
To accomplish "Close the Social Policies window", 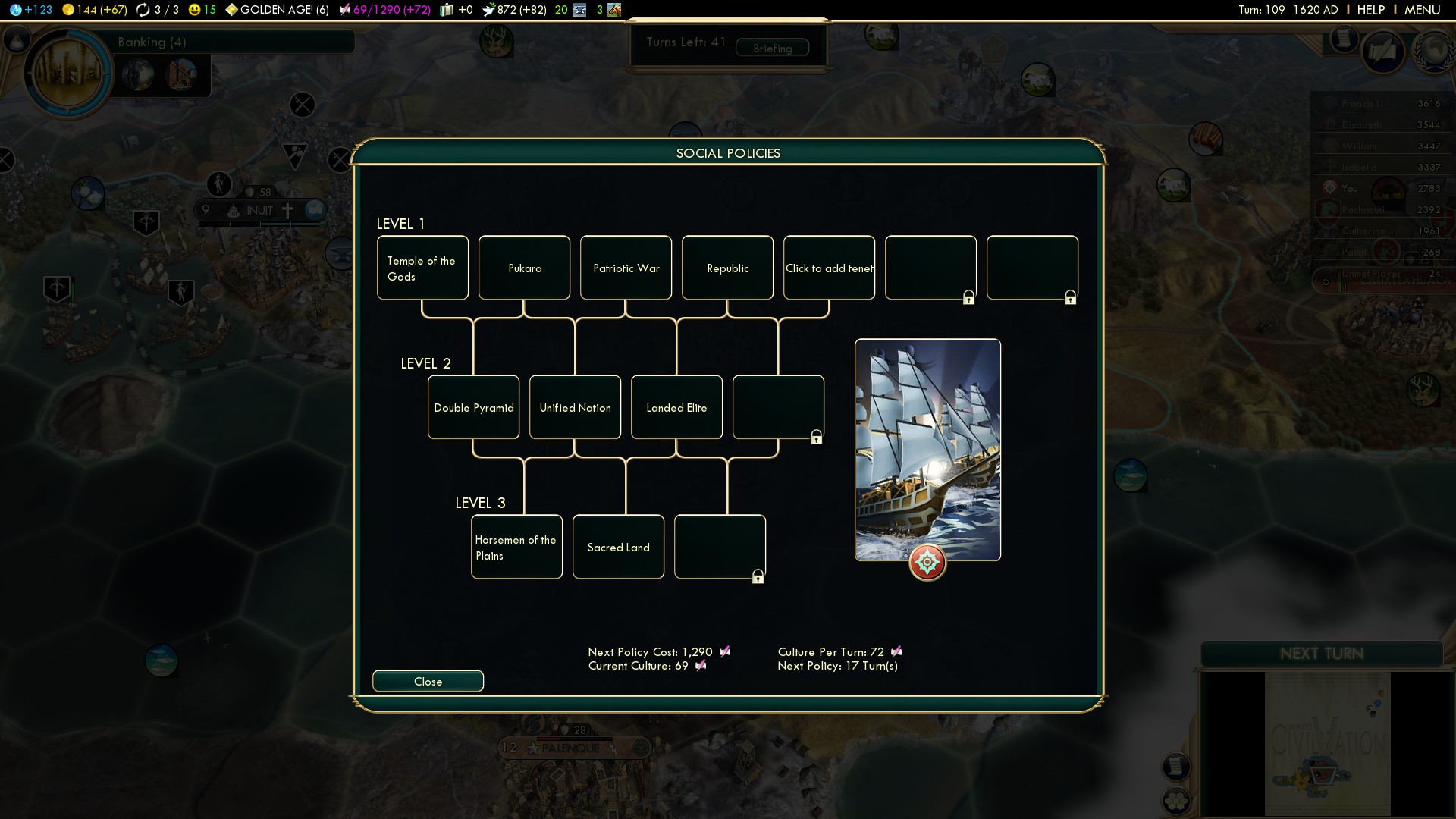I will pos(428,681).
